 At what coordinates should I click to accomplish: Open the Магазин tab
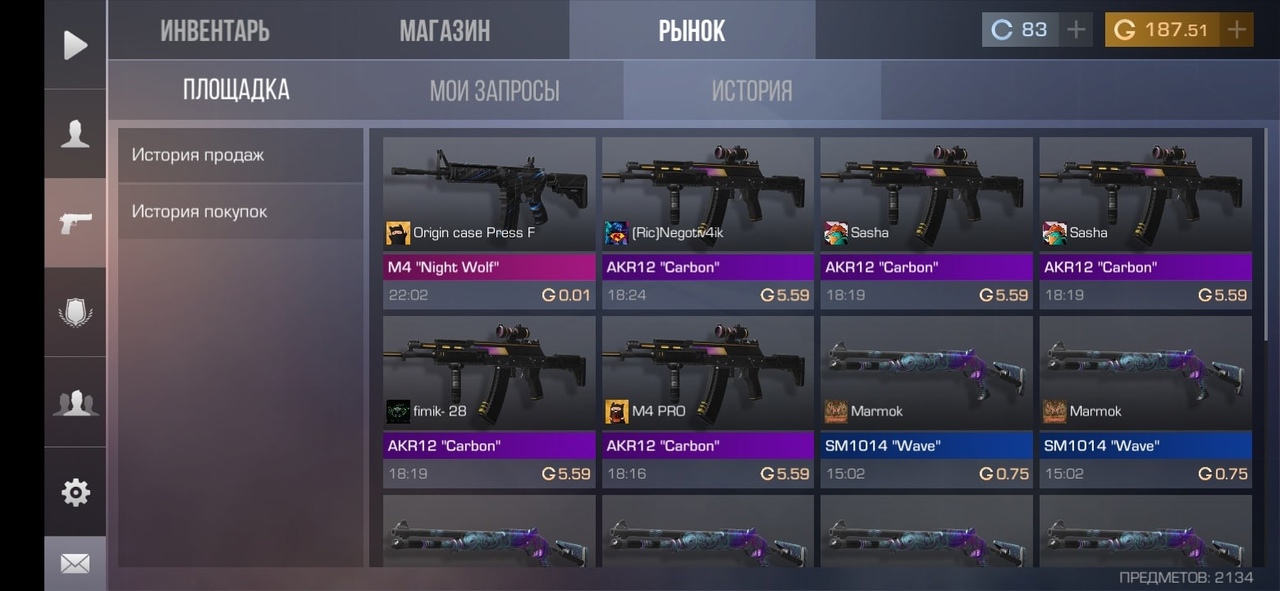pos(444,31)
